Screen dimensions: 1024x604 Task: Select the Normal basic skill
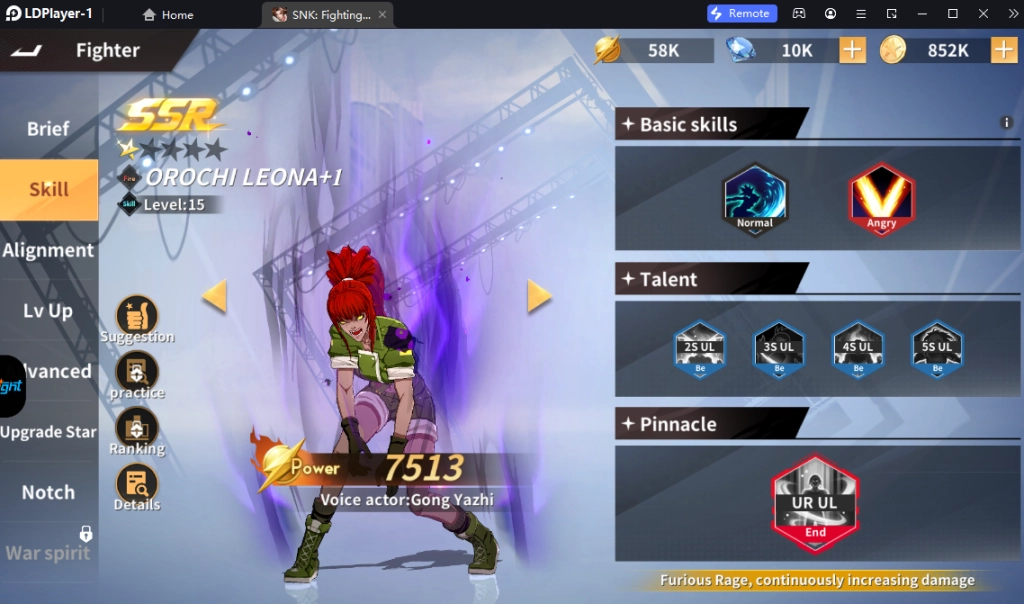click(x=755, y=199)
